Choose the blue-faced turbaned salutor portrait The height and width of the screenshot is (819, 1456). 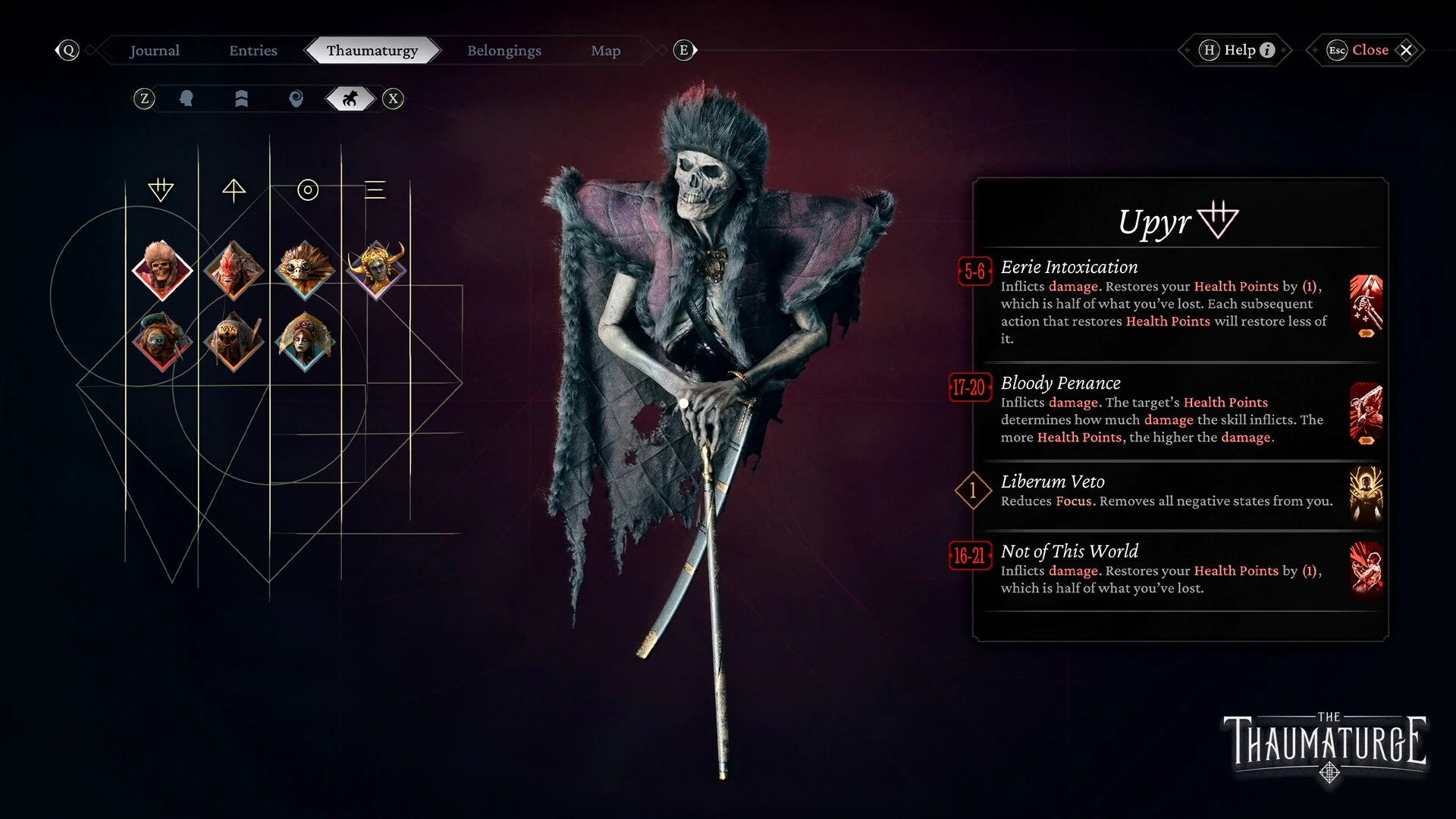[x=161, y=341]
